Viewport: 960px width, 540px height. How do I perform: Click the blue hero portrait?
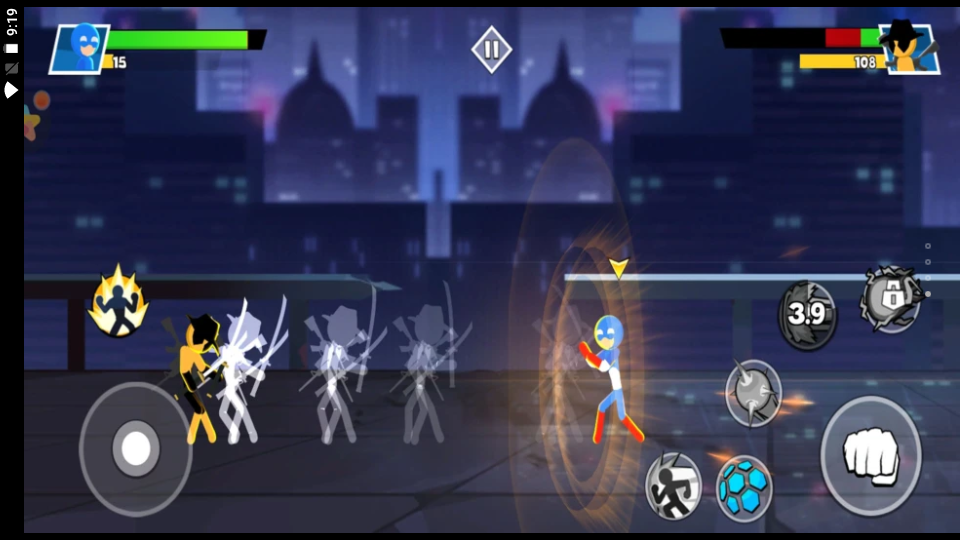click(80, 47)
